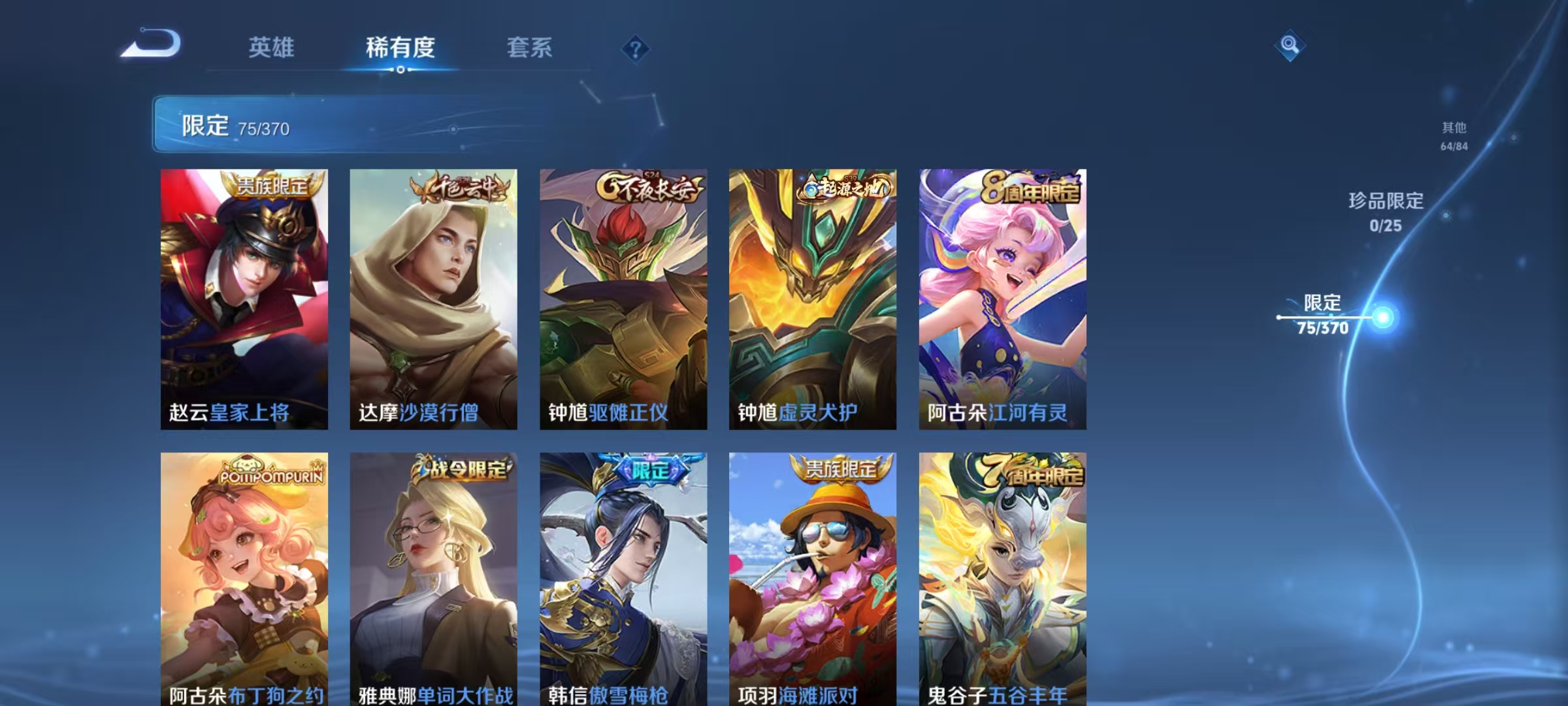
Task: Open the help question mark icon
Action: [637, 49]
